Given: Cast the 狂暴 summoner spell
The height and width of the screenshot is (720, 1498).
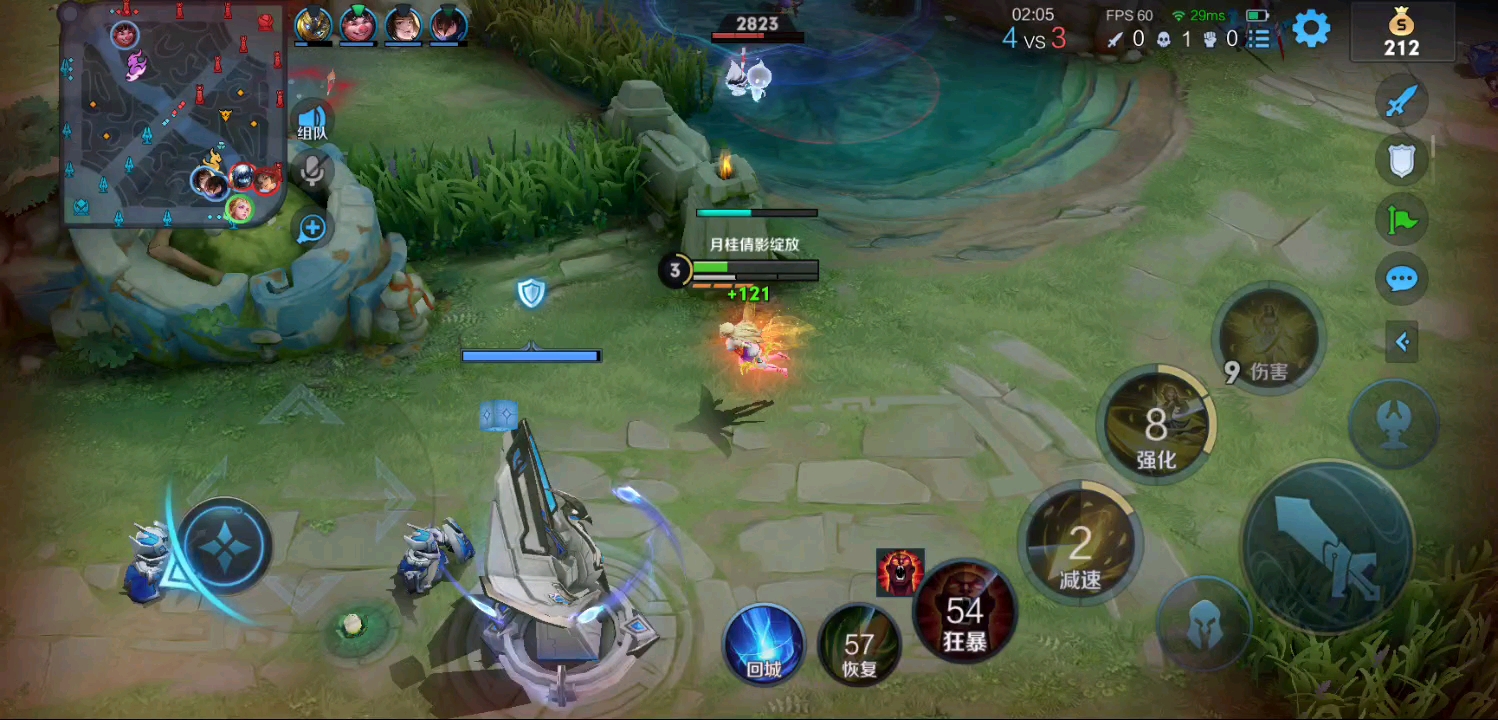Looking at the screenshot, I should [x=965, y=613].
